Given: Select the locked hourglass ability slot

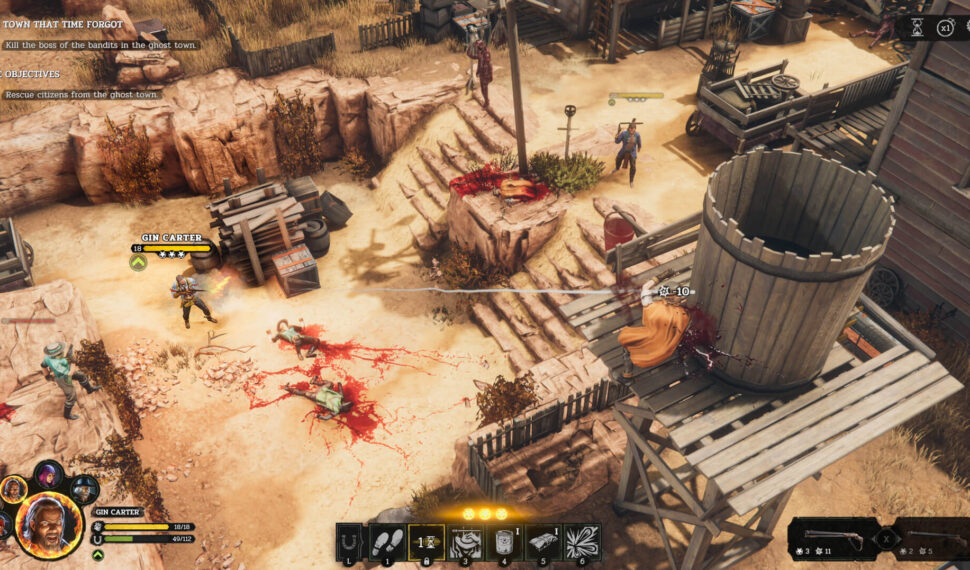Looking at the screenshot, I should point(426,542).
